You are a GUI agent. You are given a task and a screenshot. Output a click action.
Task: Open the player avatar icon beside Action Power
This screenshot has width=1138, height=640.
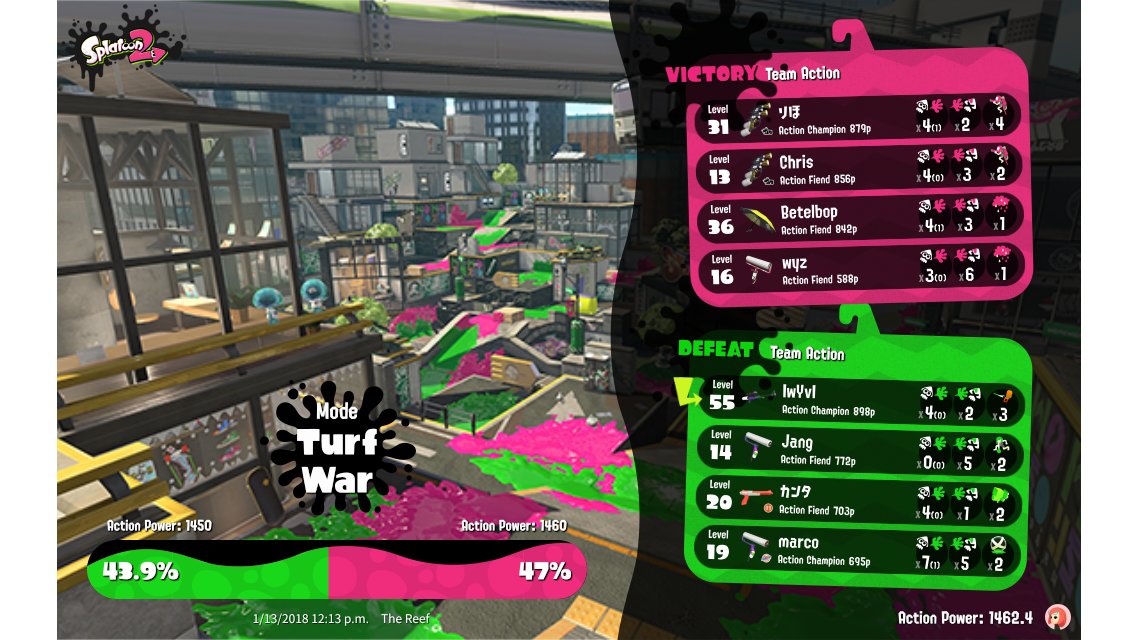pyautogui.click(x=1055, y=616)
